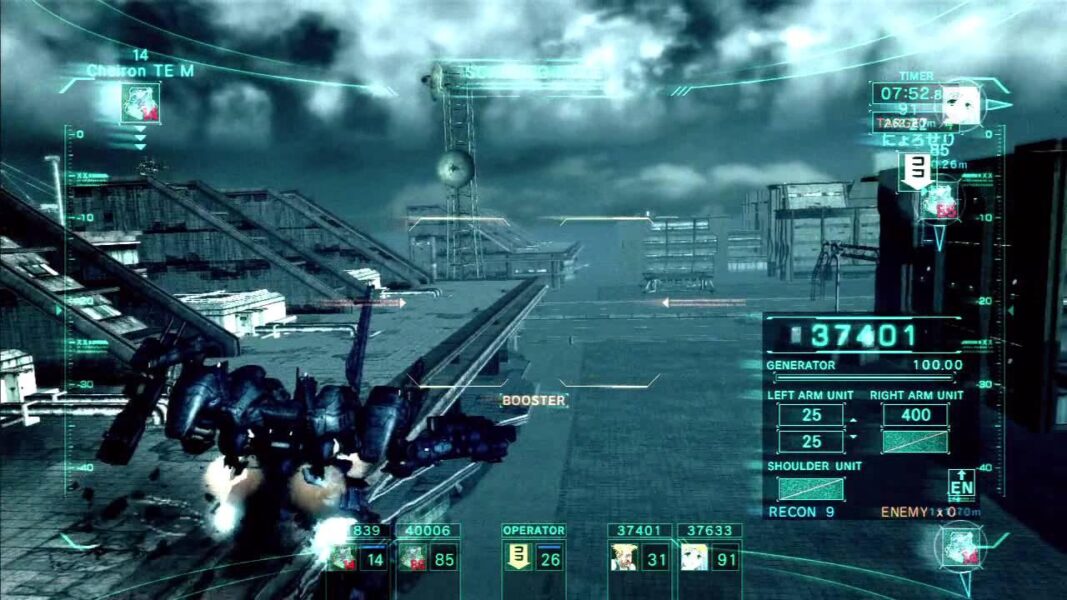Screen dimensions: 1067x600
Task: Pick the team emblem beside number 85
Action: (412, 558)
